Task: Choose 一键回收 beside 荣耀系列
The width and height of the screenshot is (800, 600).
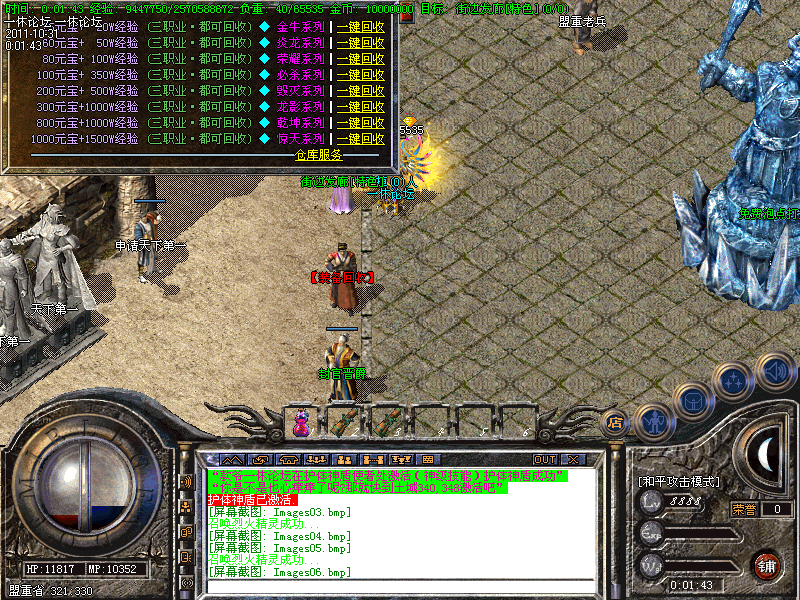Action: click(x=360, y=59)
